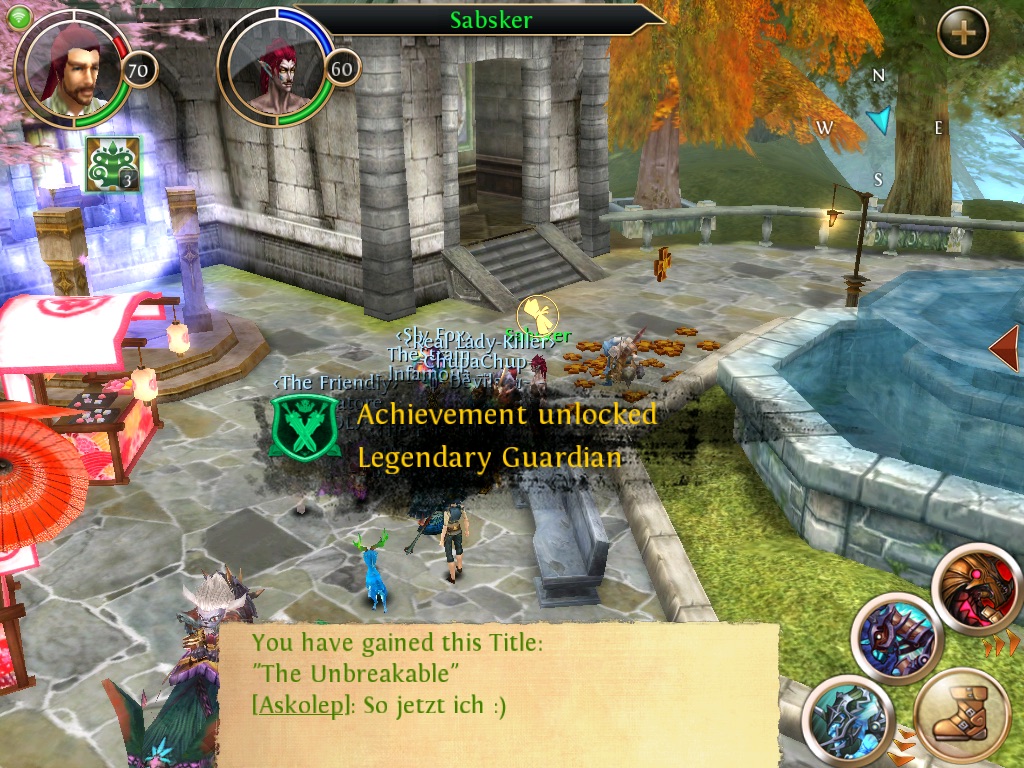Tap the green swirl buff icon
1024x768 pixels.
(x=112, y=164)
